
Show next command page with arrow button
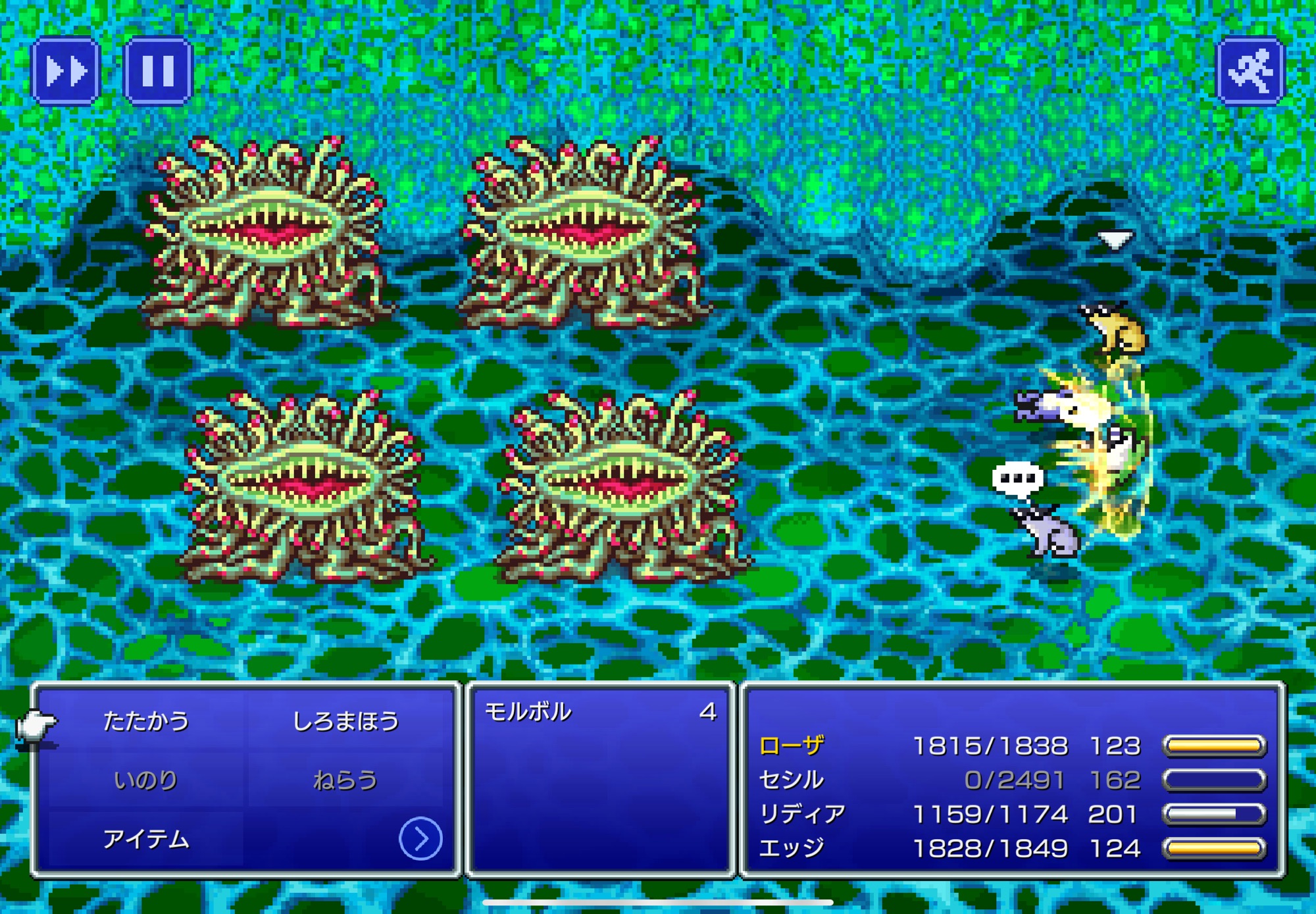pos(420,838)
